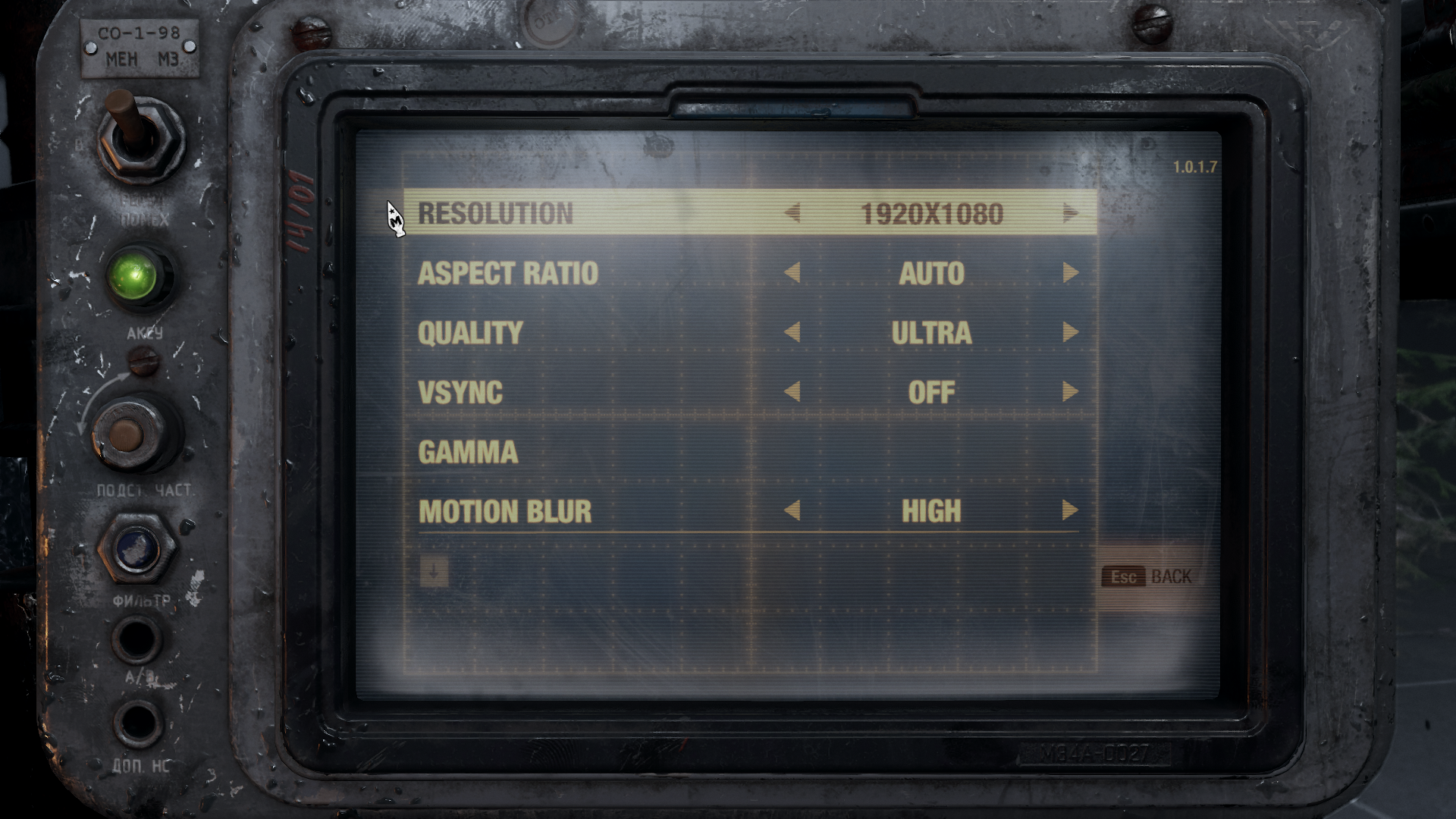The image size is (1456, 819).
Task: Choose the Quality setting row
Action: pos(470,333)
